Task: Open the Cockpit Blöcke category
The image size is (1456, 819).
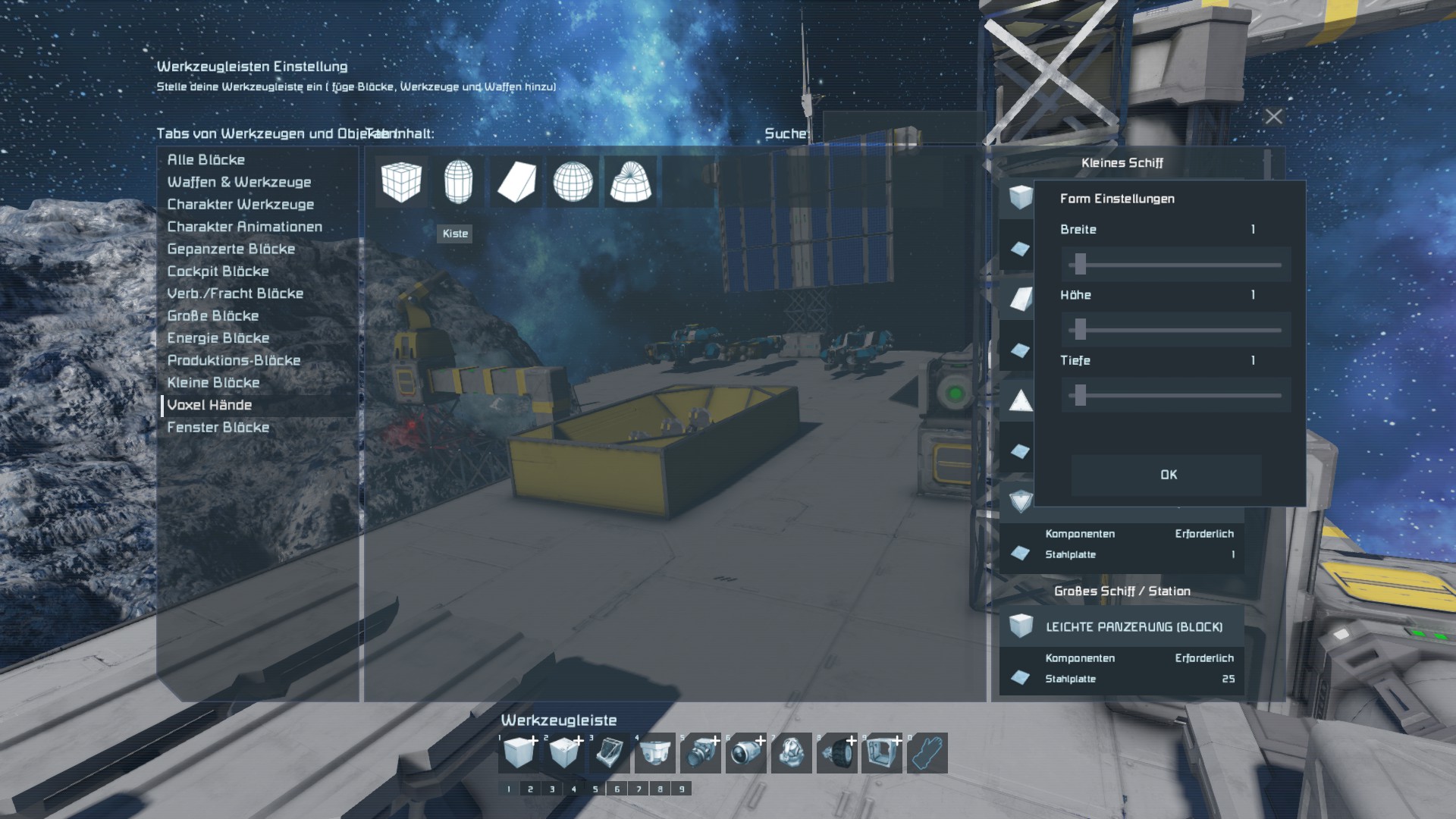Action: [218, 271]
